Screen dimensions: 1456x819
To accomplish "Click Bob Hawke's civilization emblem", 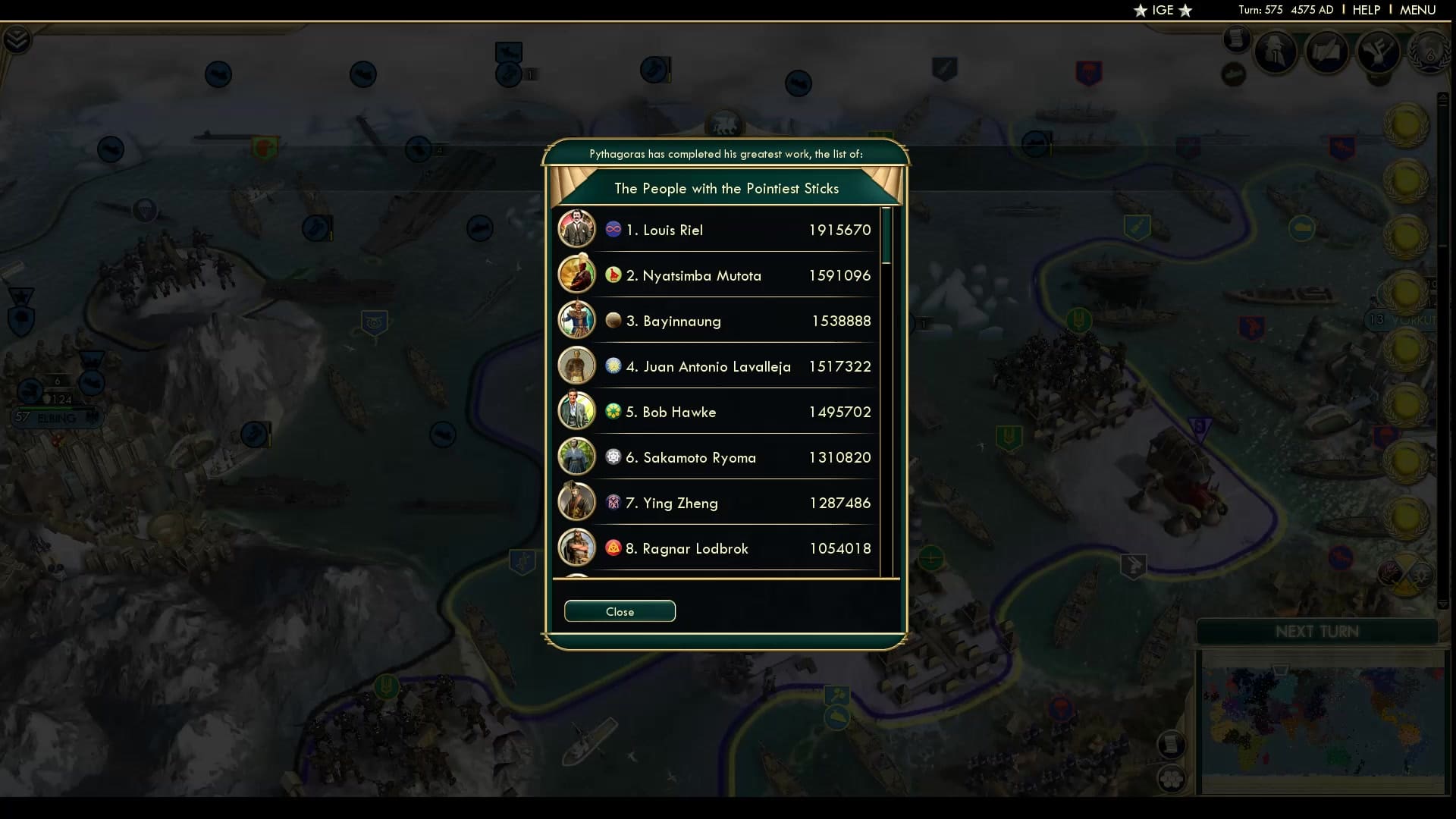I will point(613,411).
